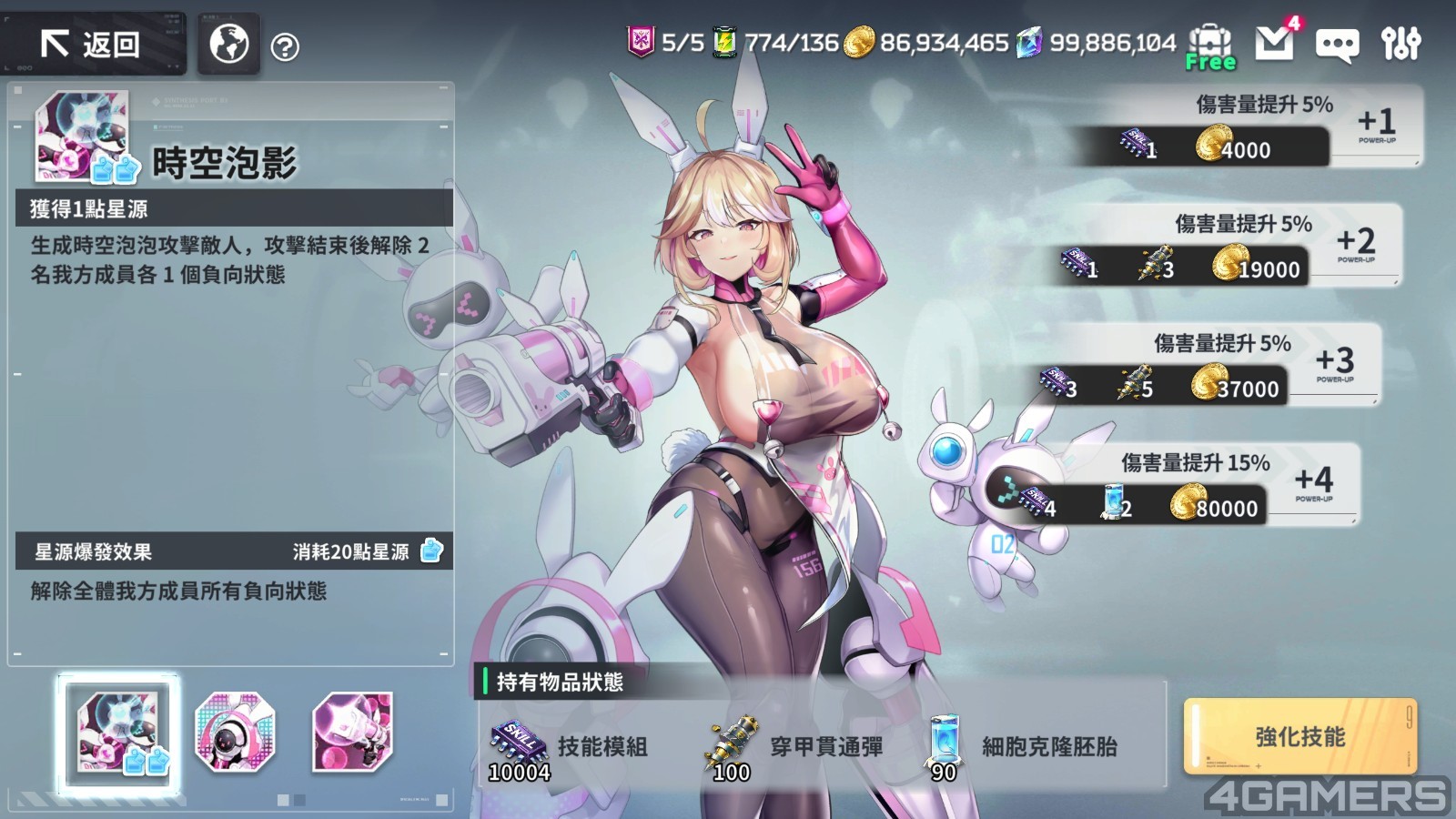Select the +2 power-up row
The width and height of the screenshot is (1456, 819).
coord(1228,246)
